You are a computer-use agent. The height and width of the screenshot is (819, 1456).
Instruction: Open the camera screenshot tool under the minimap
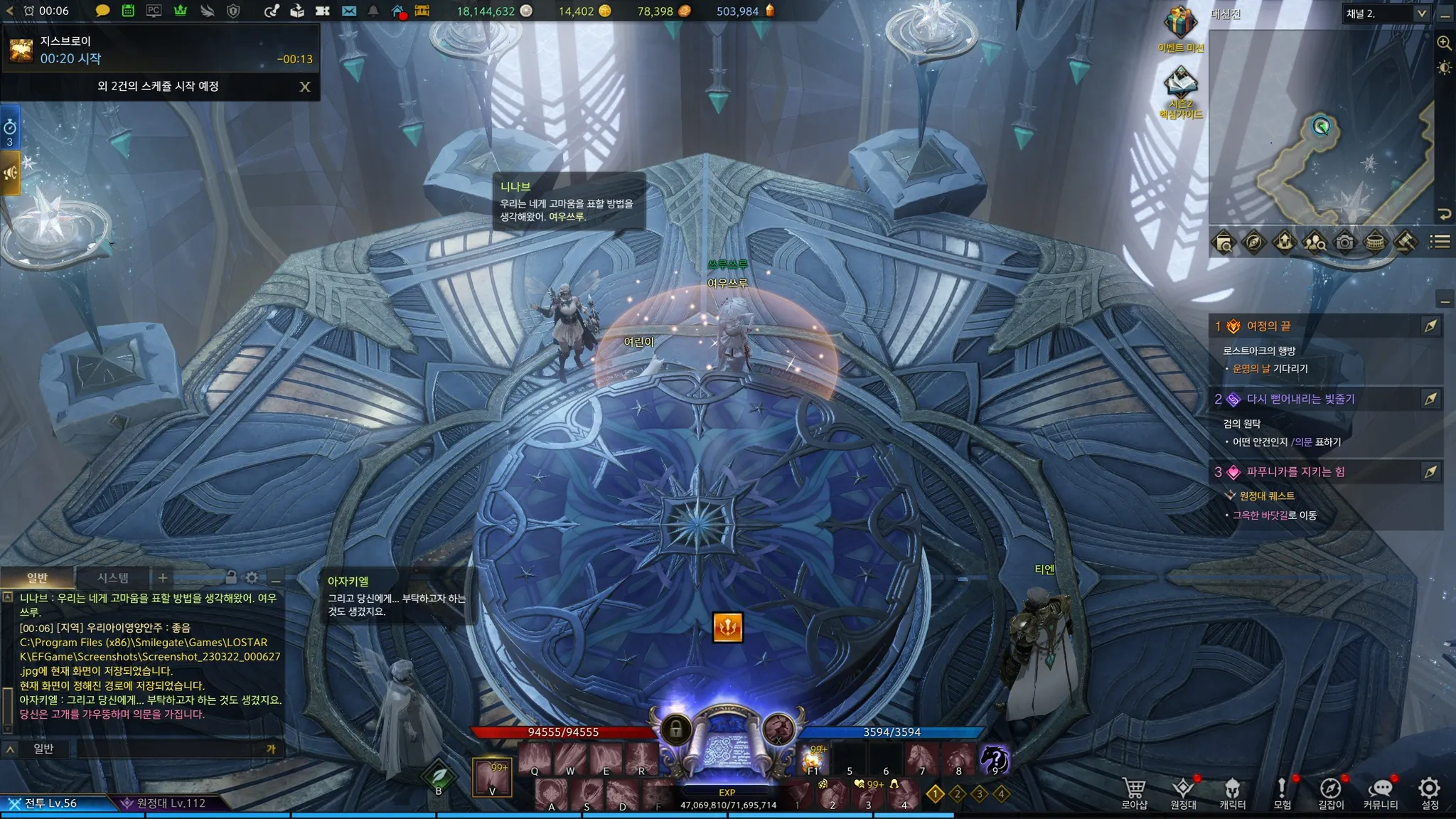coord(1344,242)
